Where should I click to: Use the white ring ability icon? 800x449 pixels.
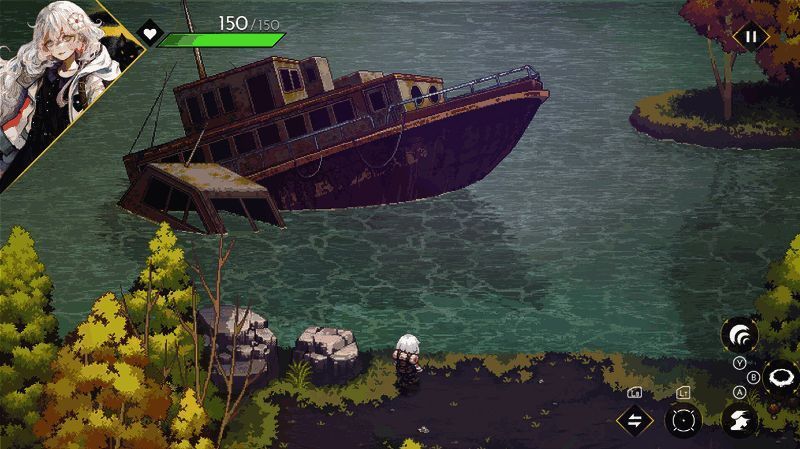point(780,378)
